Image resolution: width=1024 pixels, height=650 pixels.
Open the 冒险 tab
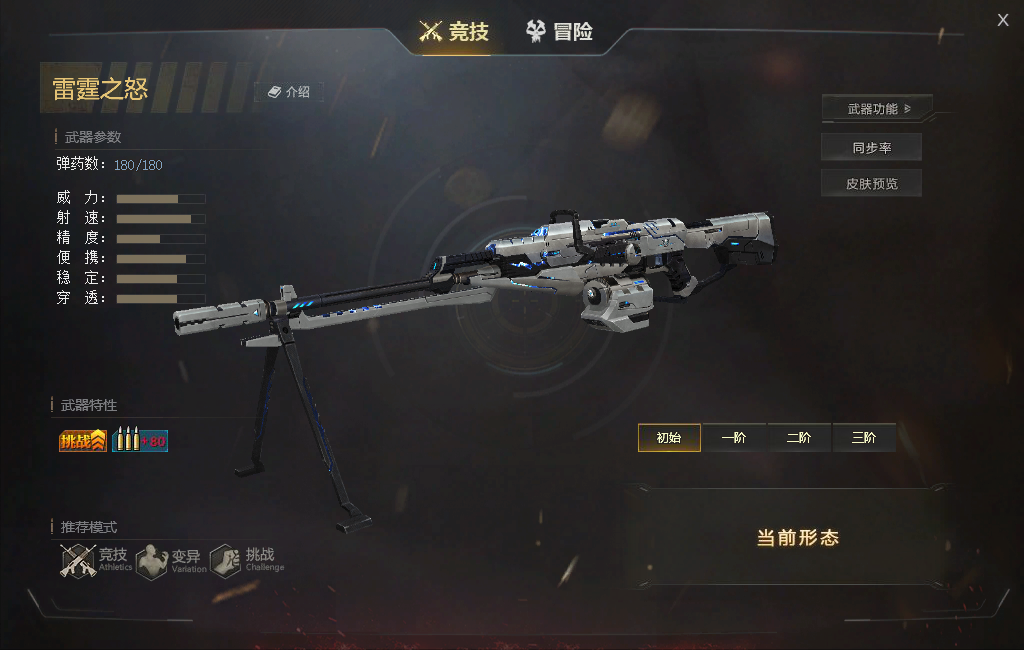pos(560,31)
